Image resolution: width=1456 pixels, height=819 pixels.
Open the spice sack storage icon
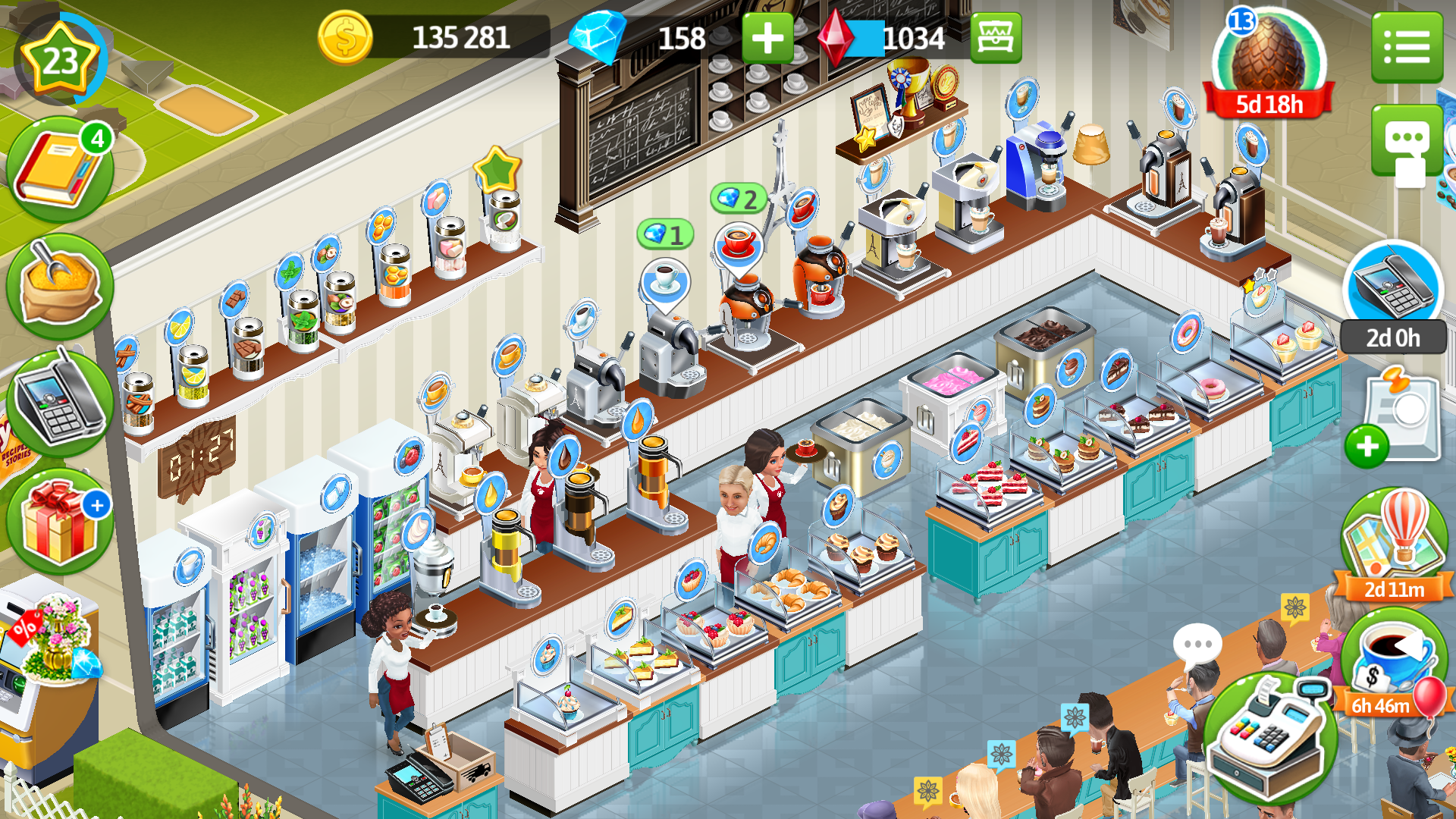click(x=60, y=287)
